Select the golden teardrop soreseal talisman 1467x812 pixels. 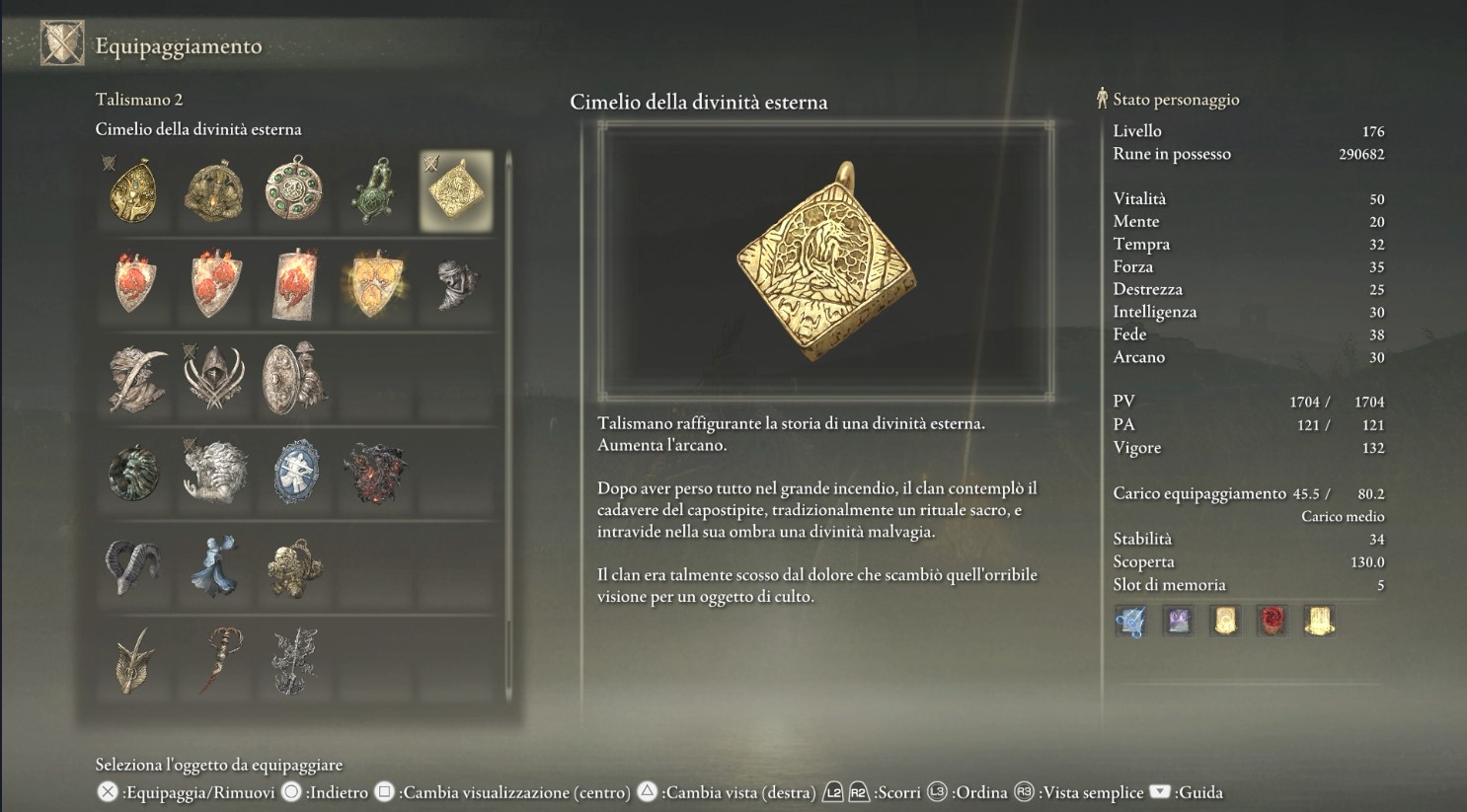pyautogui.click(x=134, y=190)
